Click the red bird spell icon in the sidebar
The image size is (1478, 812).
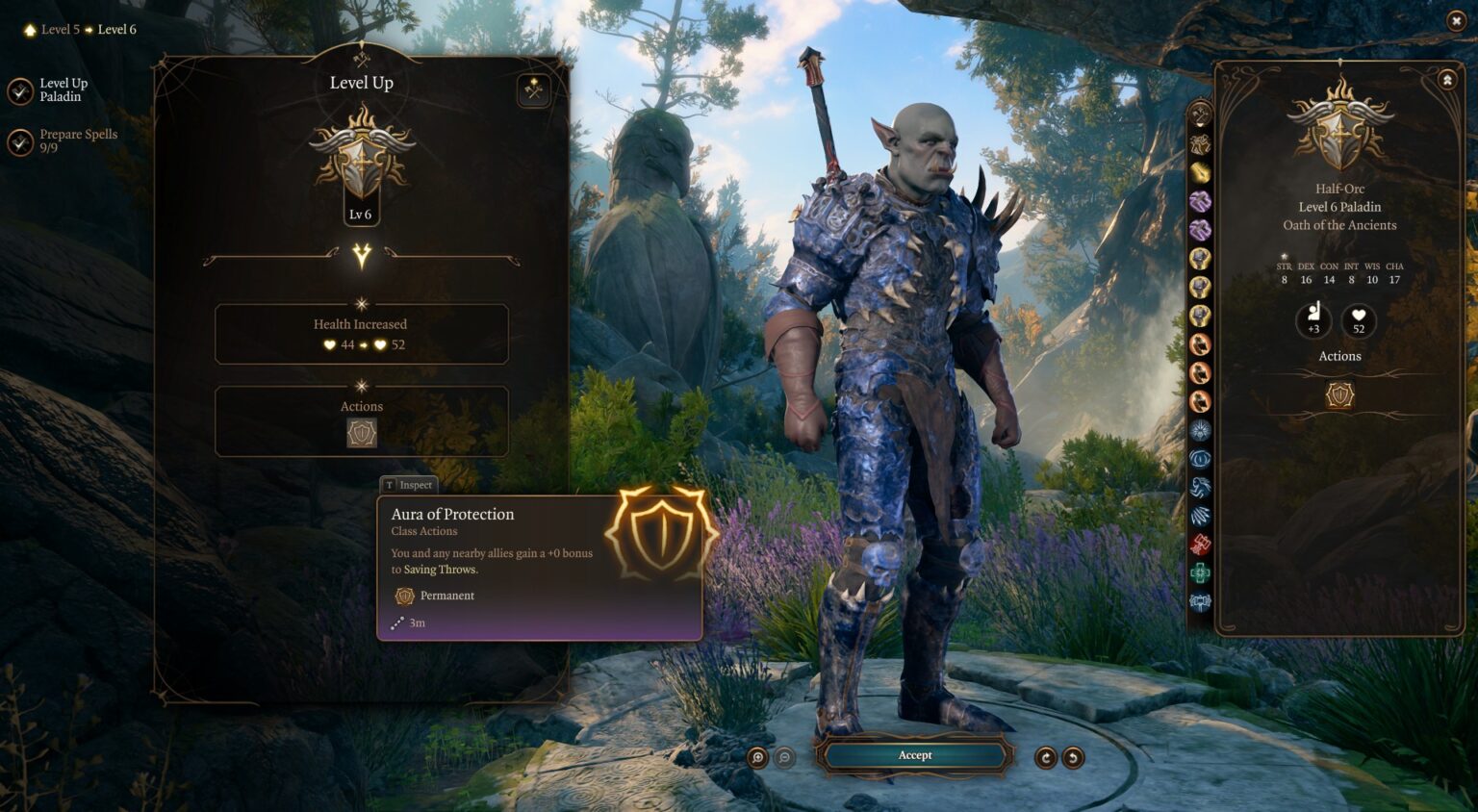[1199, 541]
